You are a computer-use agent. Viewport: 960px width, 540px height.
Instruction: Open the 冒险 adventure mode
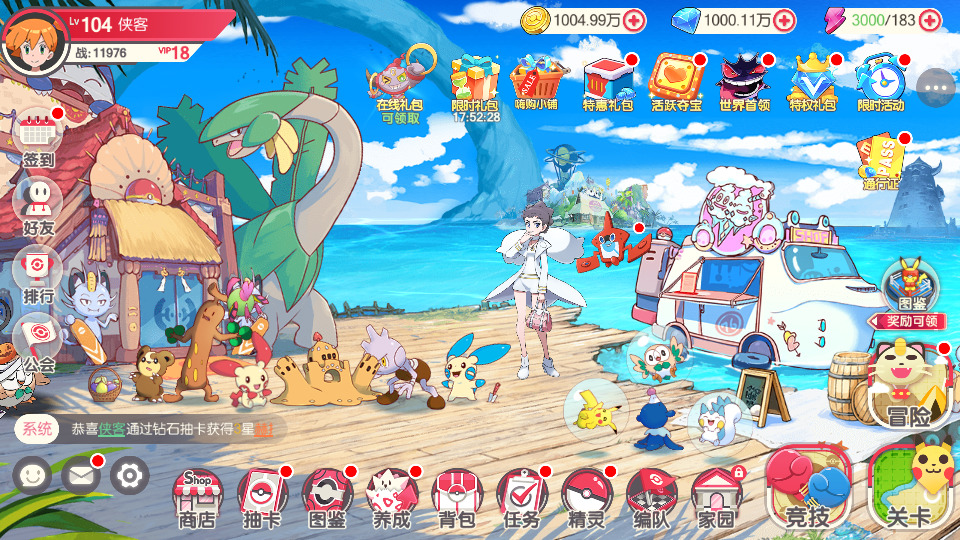(905, 387)
